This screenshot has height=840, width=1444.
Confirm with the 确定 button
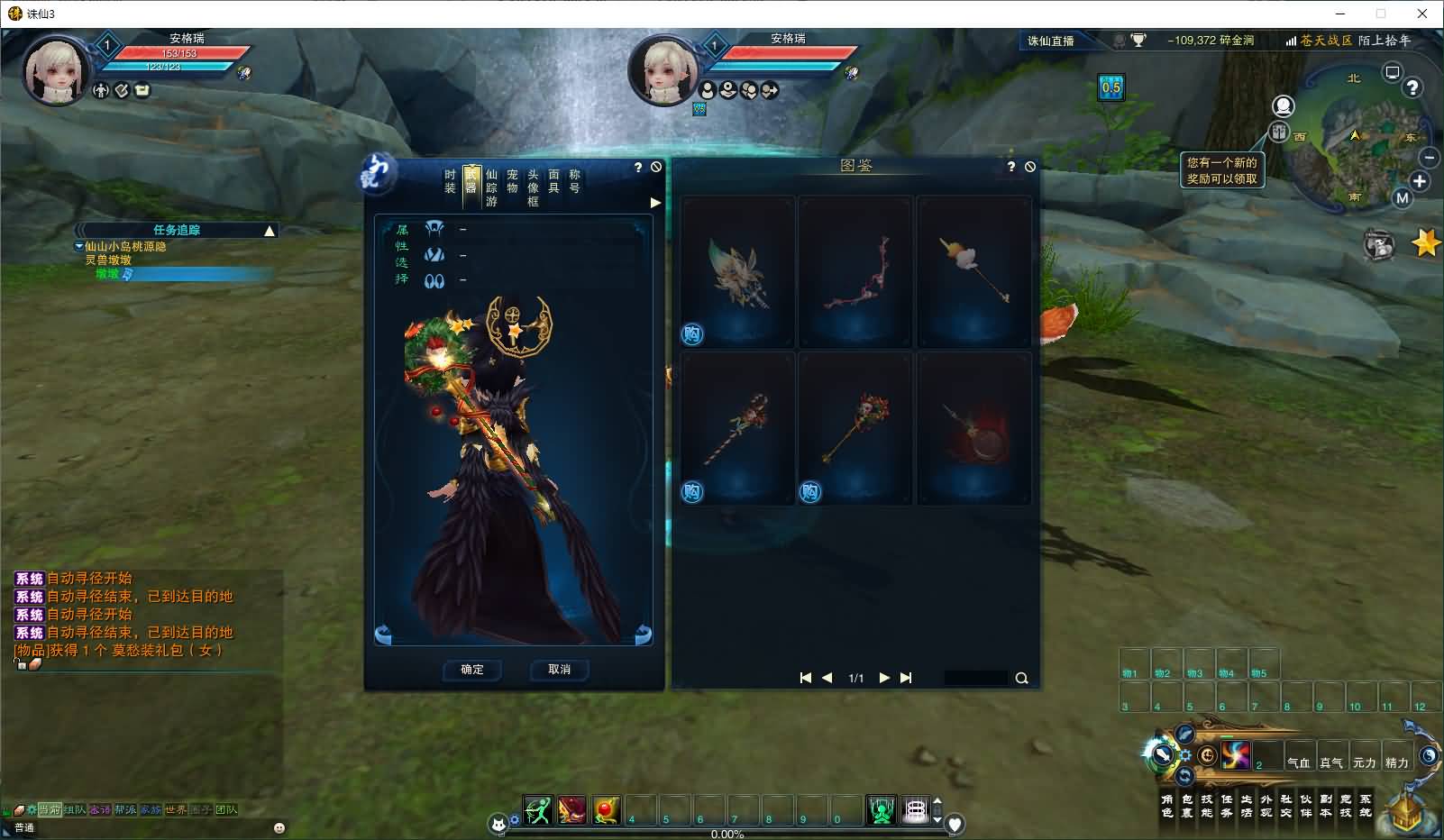pos(472,670)
